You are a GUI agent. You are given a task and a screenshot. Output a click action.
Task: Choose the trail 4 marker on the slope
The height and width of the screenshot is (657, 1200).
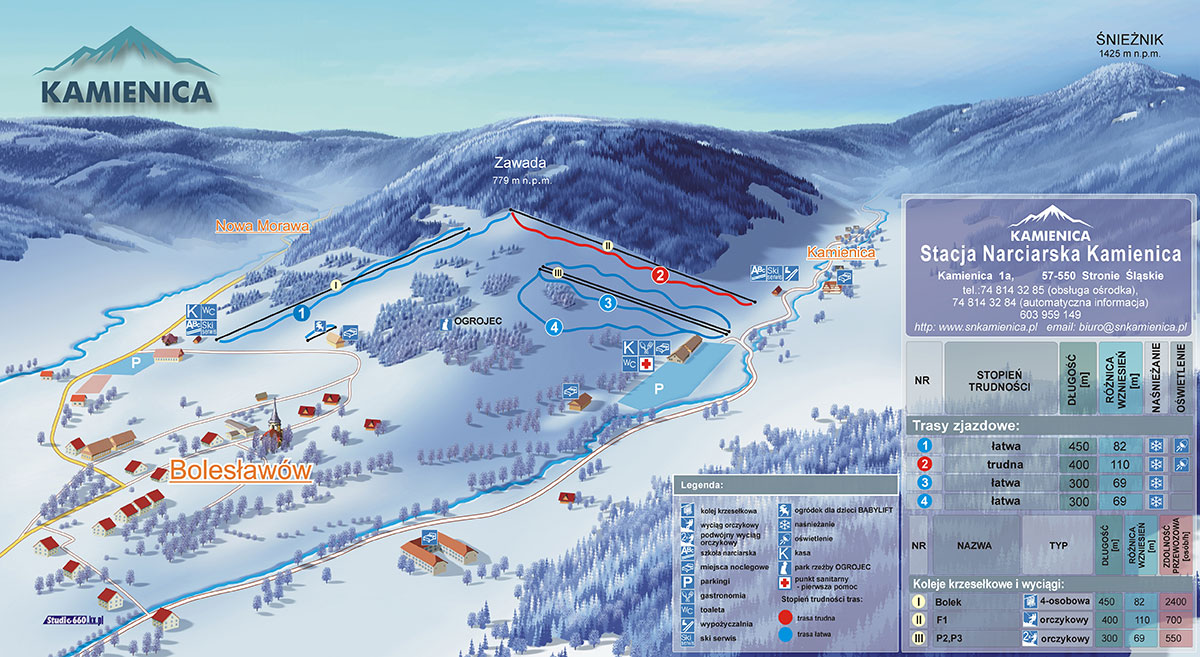pos(554,325)
